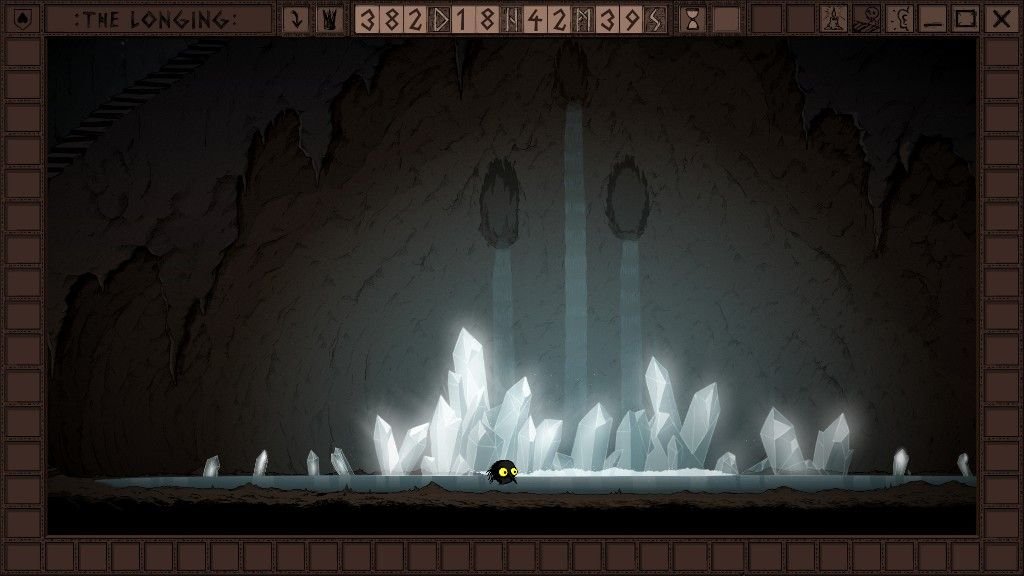
Task: Click the down arrow button
Action: click(295, 19)
